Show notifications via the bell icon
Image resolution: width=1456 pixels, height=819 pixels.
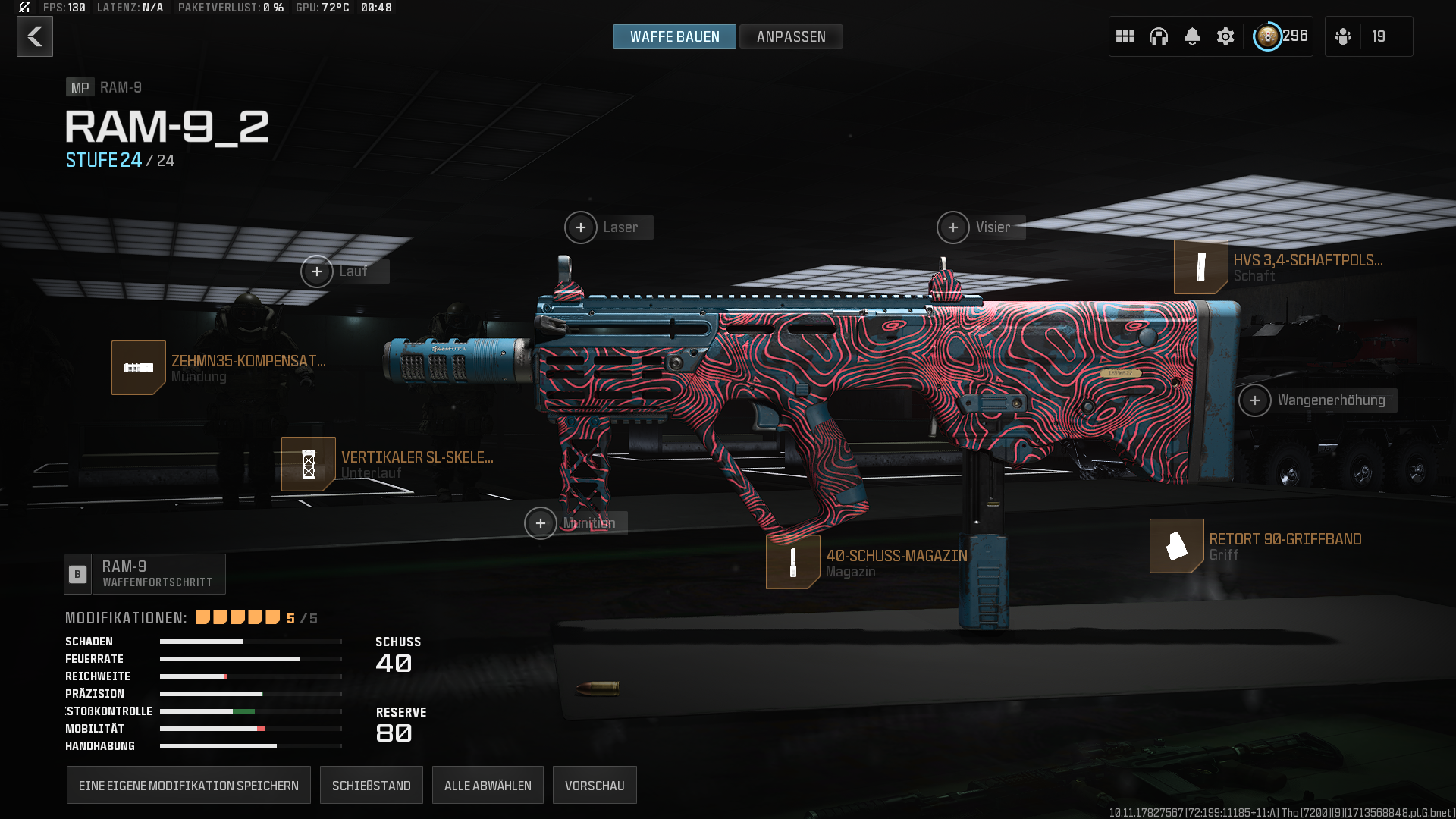pyautogui.click(x=1191, y=36)
